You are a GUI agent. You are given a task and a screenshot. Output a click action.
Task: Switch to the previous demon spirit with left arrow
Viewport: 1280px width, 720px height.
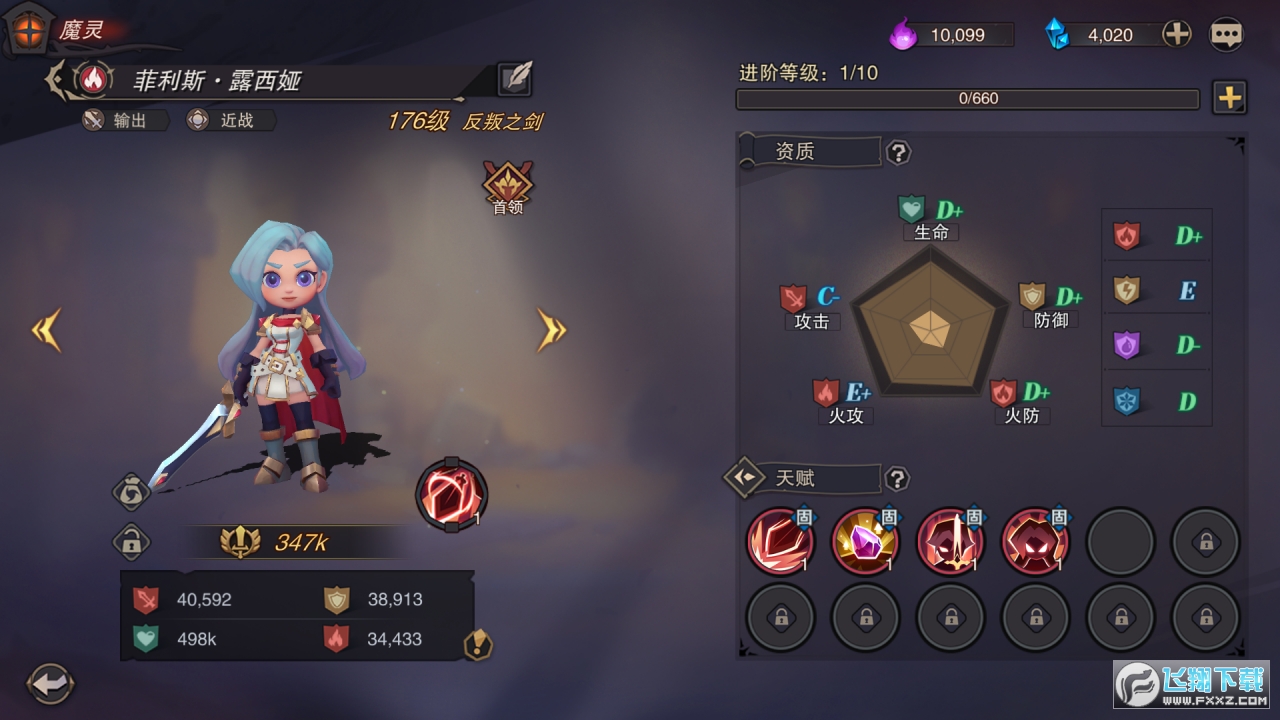pos(46,330)
